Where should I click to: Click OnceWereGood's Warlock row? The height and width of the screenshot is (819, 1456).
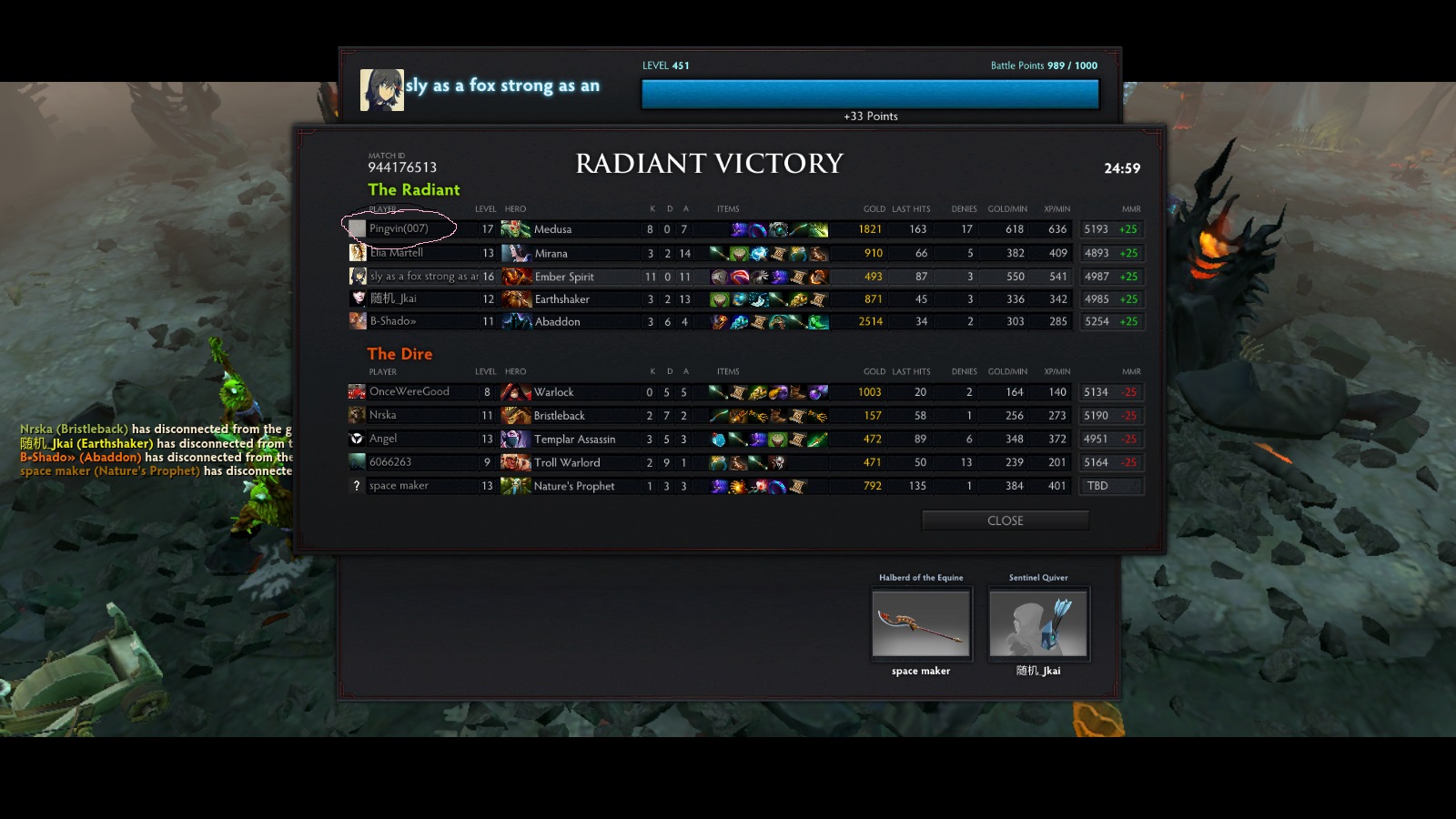click(x=553, y=392)
